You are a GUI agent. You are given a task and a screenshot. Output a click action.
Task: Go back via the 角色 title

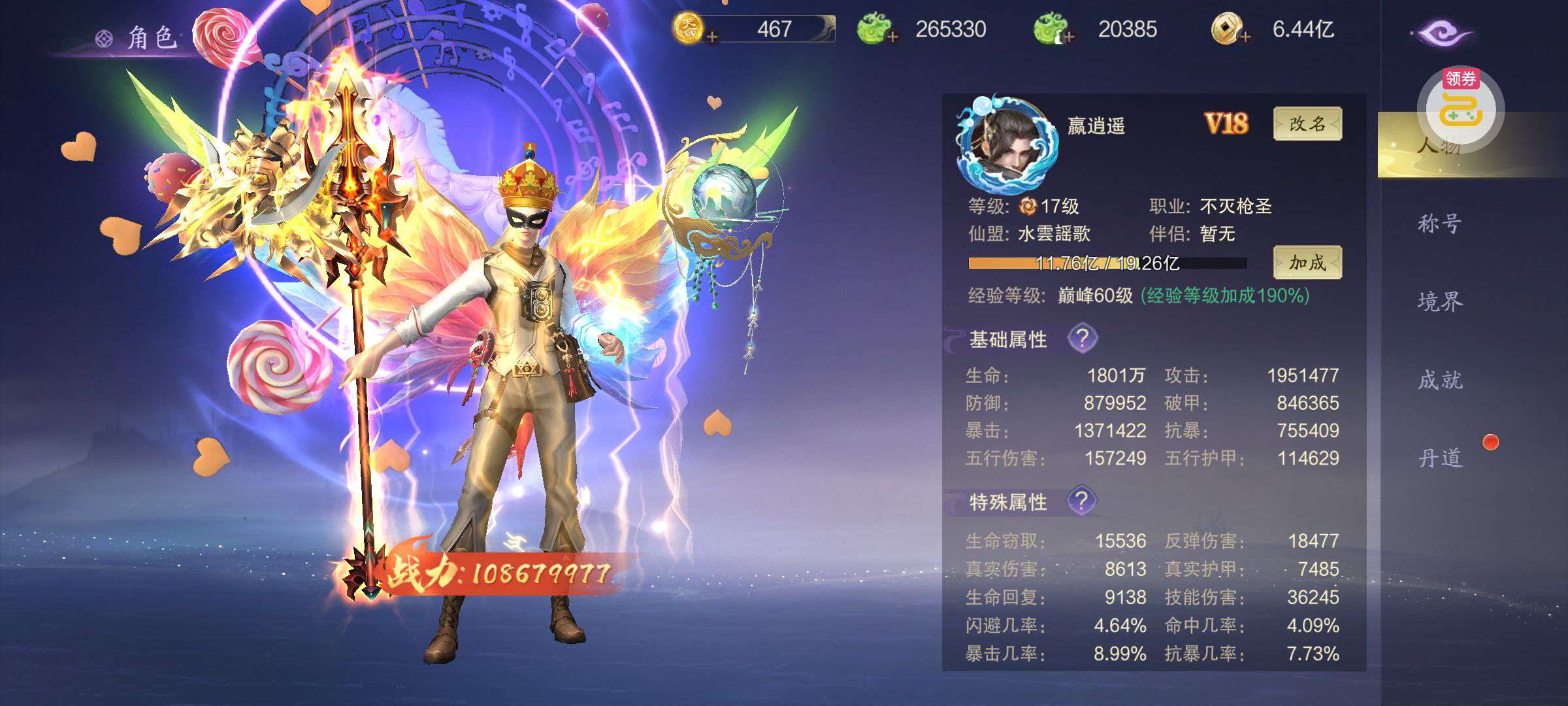click(139, 38)
